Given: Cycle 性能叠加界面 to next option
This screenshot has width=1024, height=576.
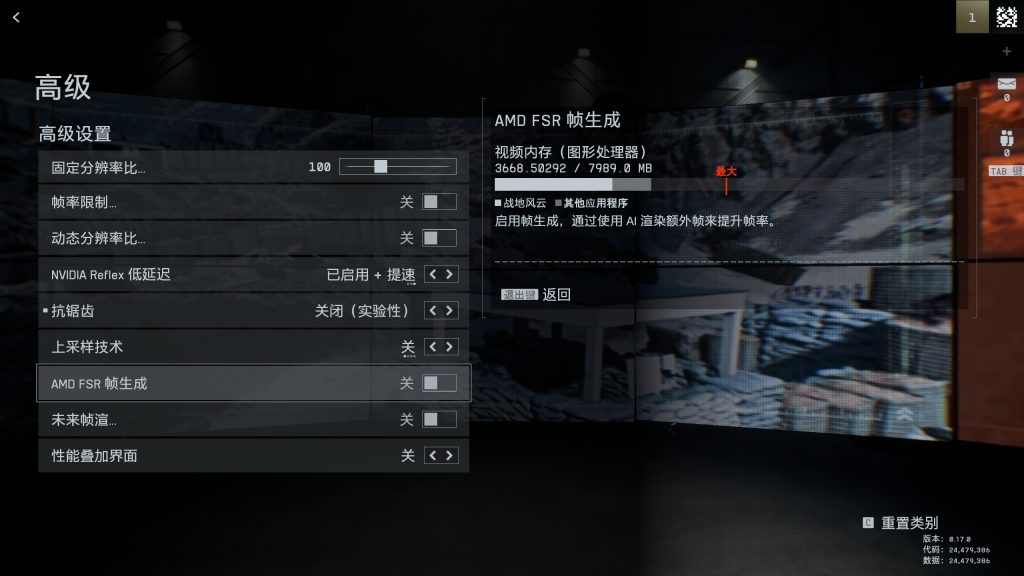Looking at the screenshot, I should click(x=451, y=456).
